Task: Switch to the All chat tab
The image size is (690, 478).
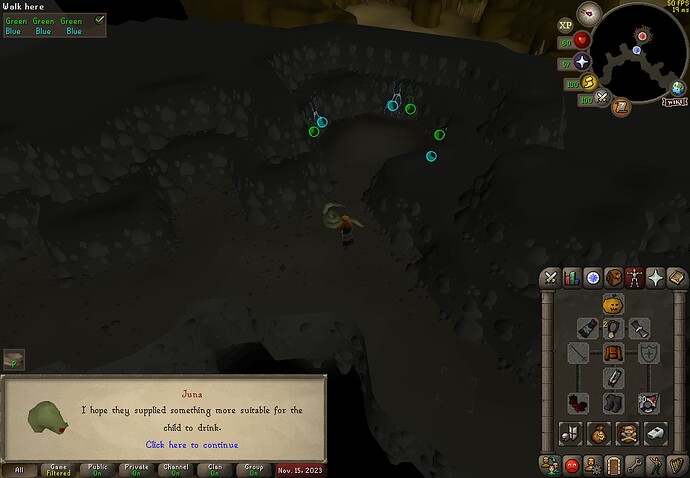Action: tap(20, 469)
